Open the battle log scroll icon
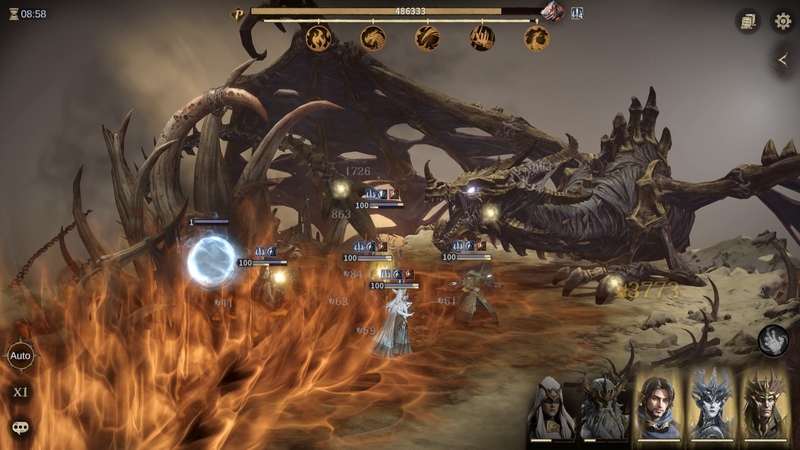The width and height of the screenshot is (800, 450). pos(747,20)
